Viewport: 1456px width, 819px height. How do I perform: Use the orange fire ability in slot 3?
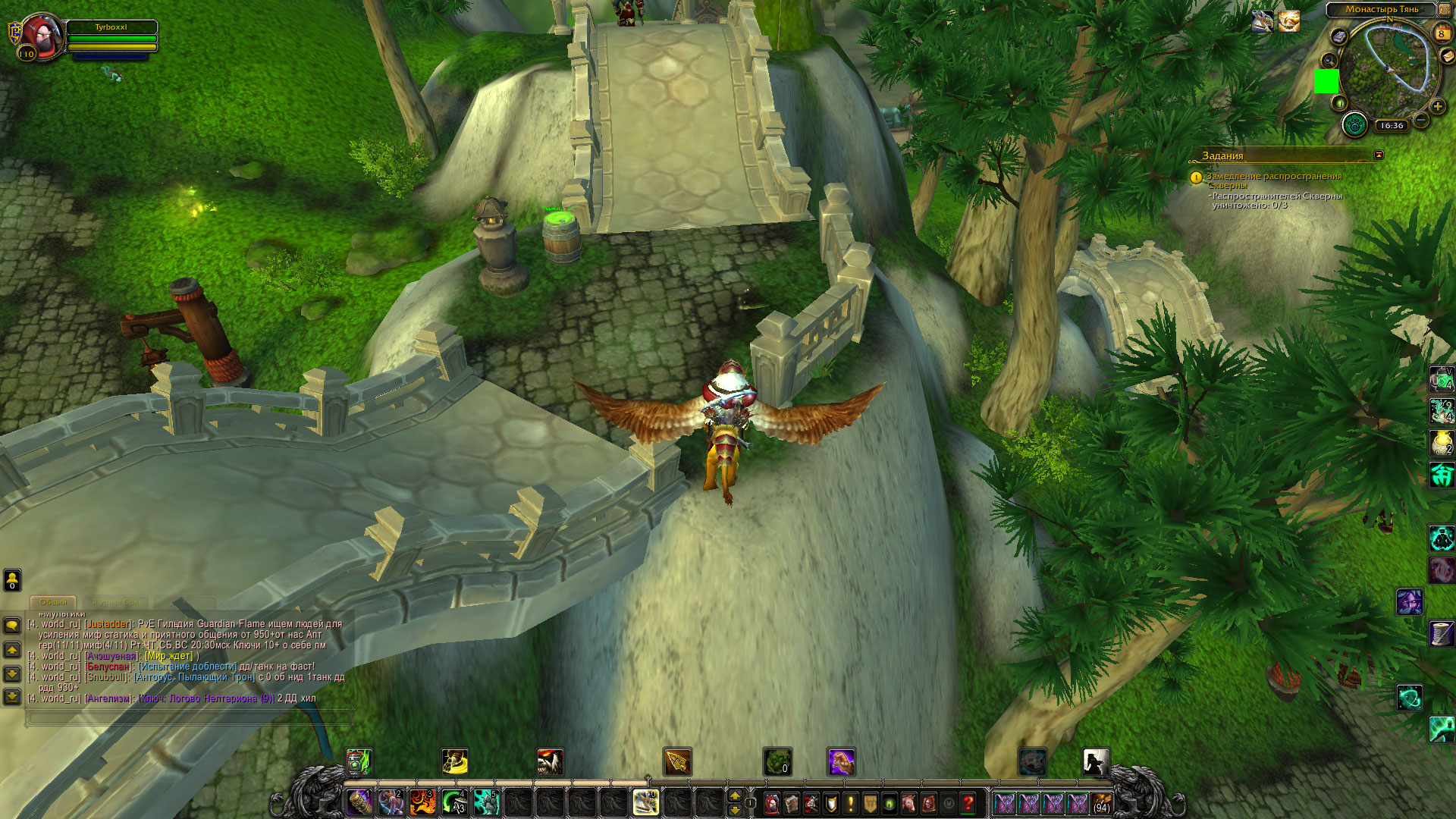point(423,802)
